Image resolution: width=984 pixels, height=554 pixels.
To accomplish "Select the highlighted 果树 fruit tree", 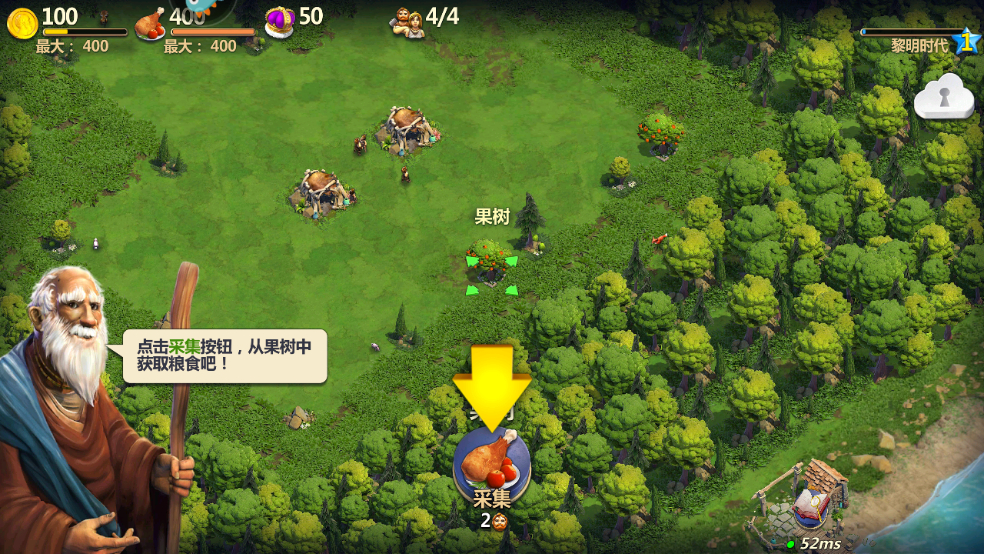I will click(x=490, y=262).
